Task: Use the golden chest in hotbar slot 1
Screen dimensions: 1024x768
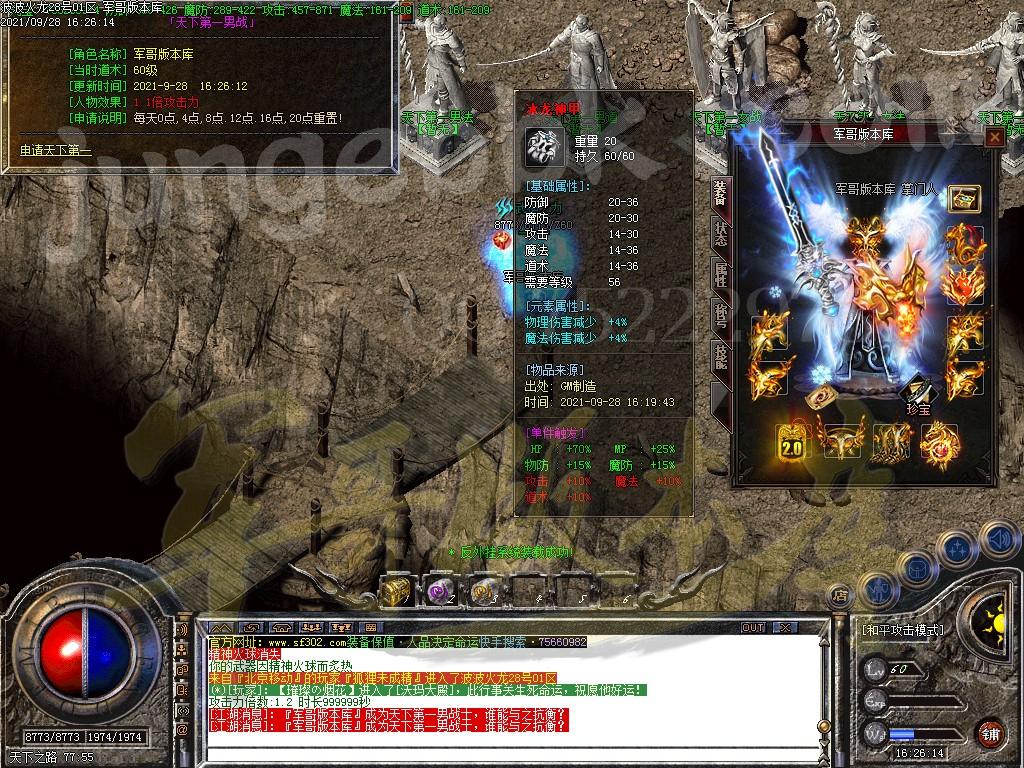Action: [x=395, y=591]
